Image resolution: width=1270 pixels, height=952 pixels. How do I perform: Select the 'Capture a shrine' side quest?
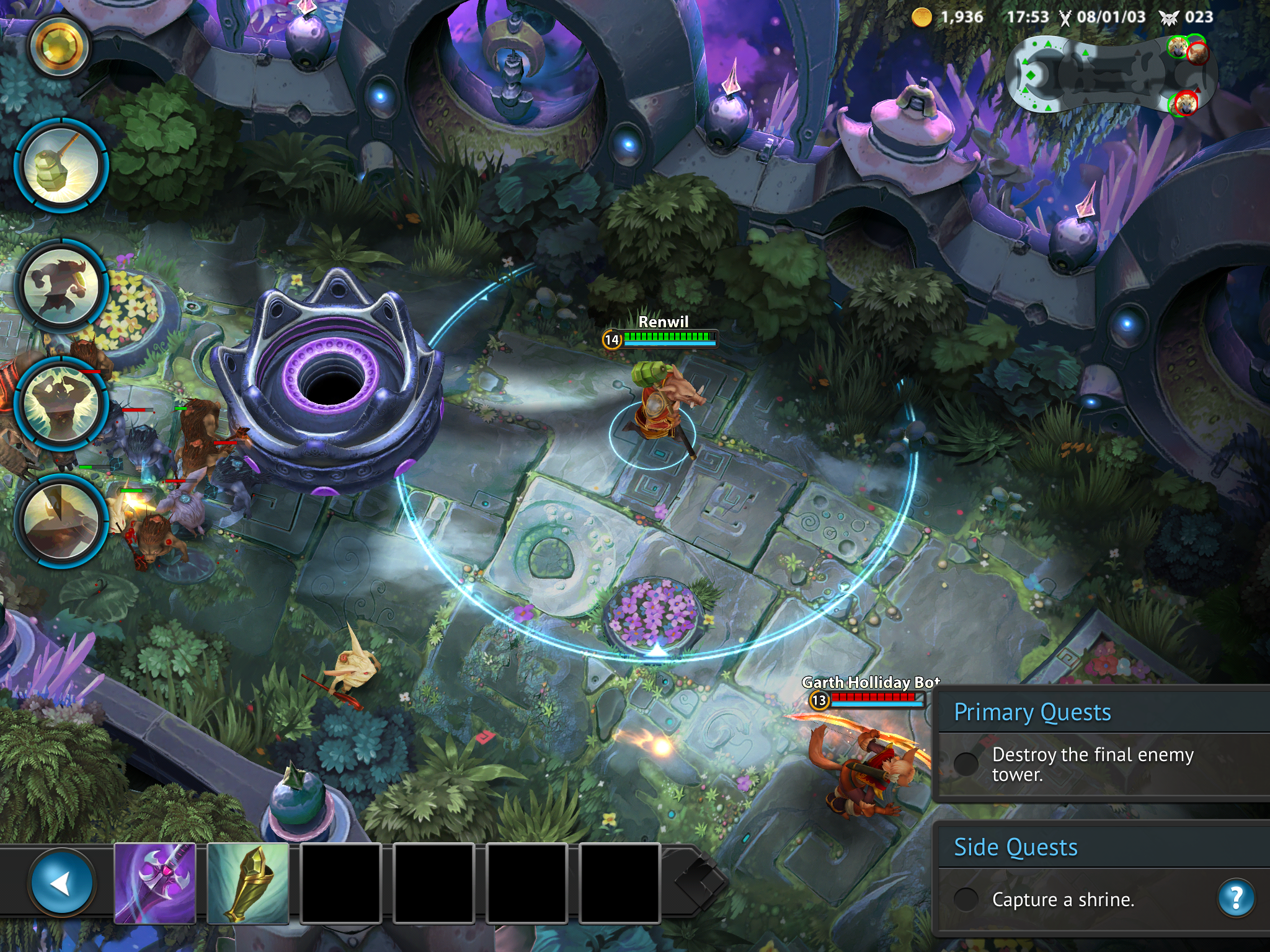(x=1063, y=899)
